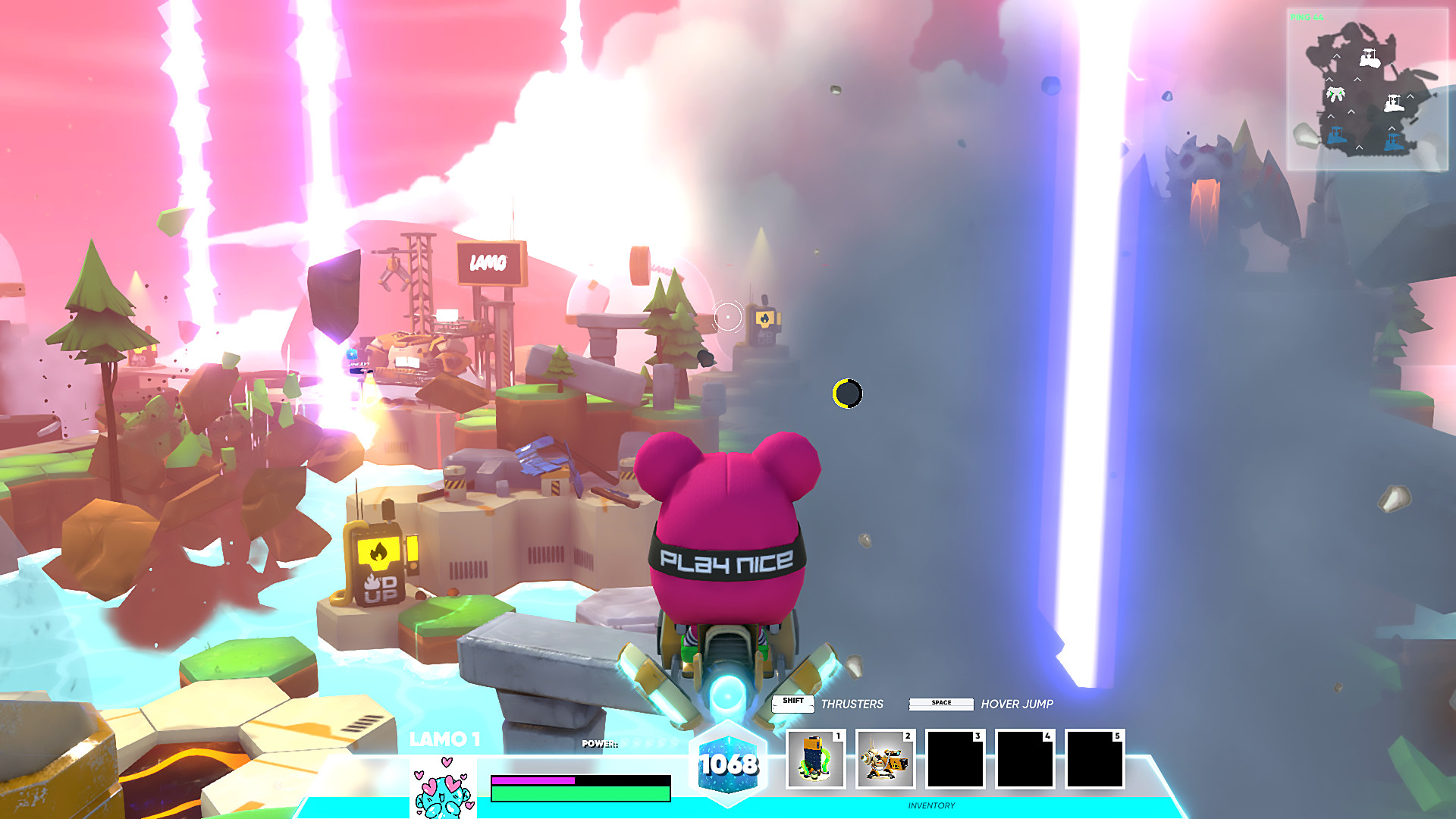
Task: Click the SHIFT key icon for Thrusters
Action: coord(792,701)
